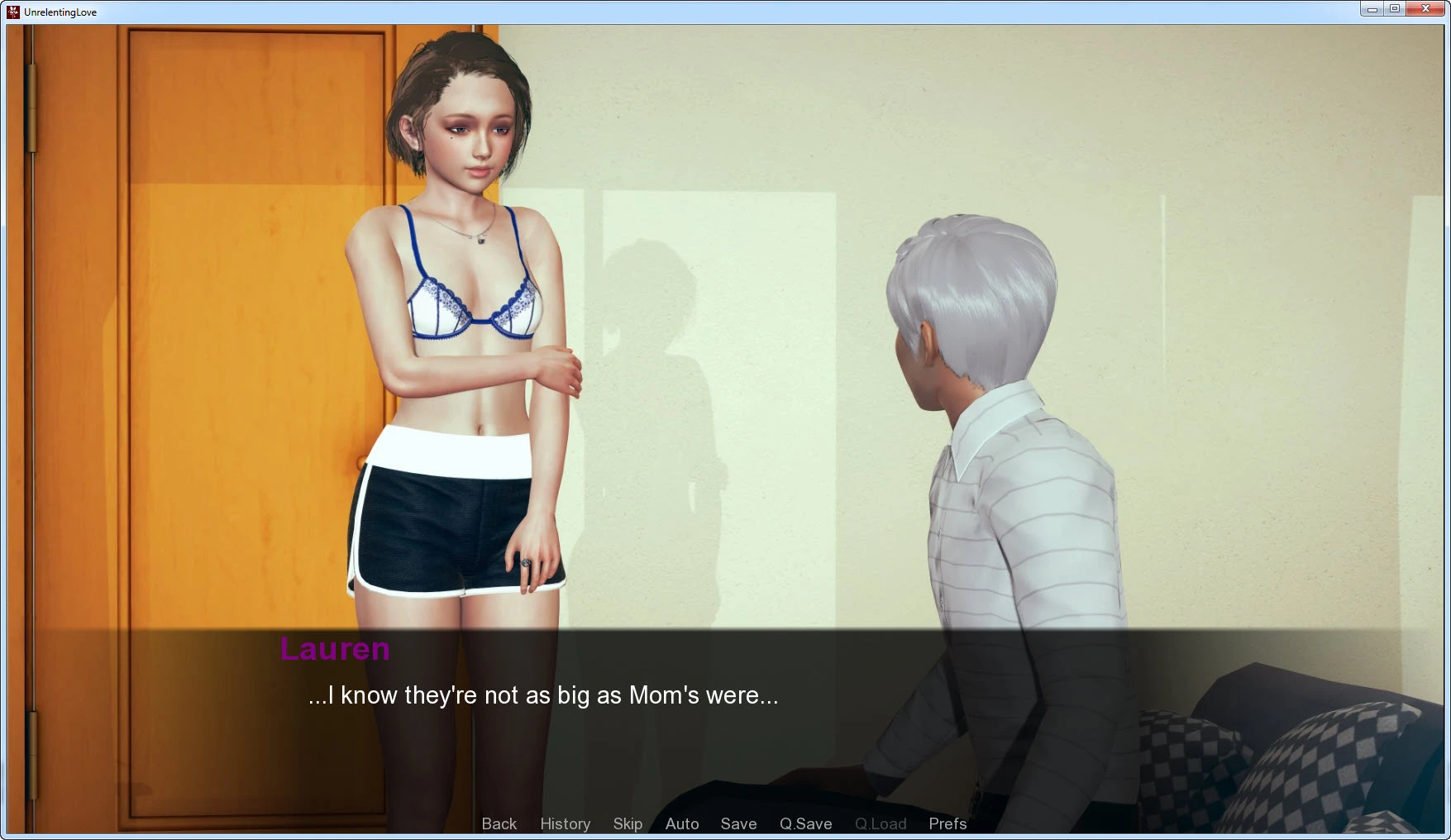This screenshot has width=1451, height=840.
Task: Activate Skip to fast-forward dialogue
Action: point(628,823)
